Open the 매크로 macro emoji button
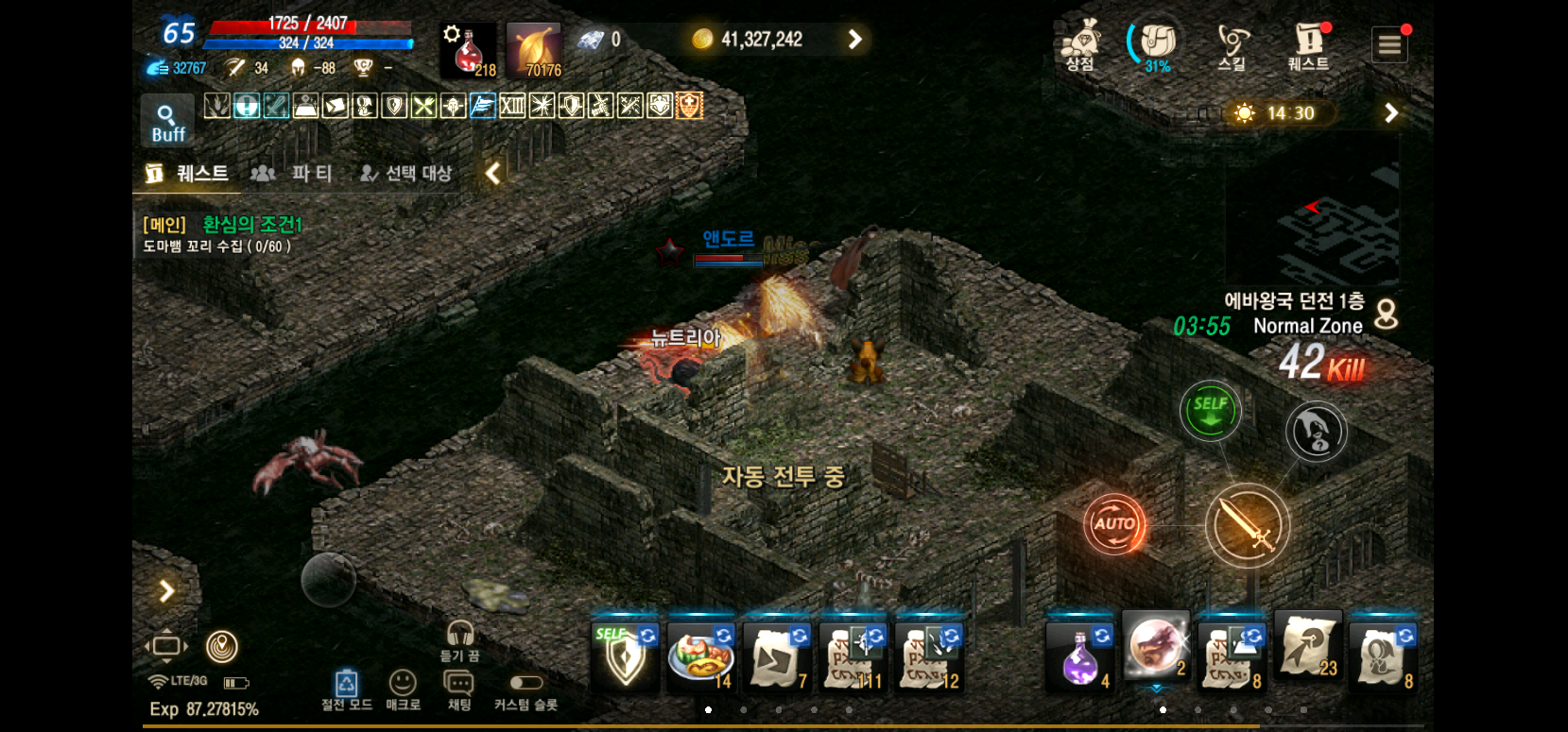The height and width of the screenshot is (732, 1568). (x=403, y=689)
